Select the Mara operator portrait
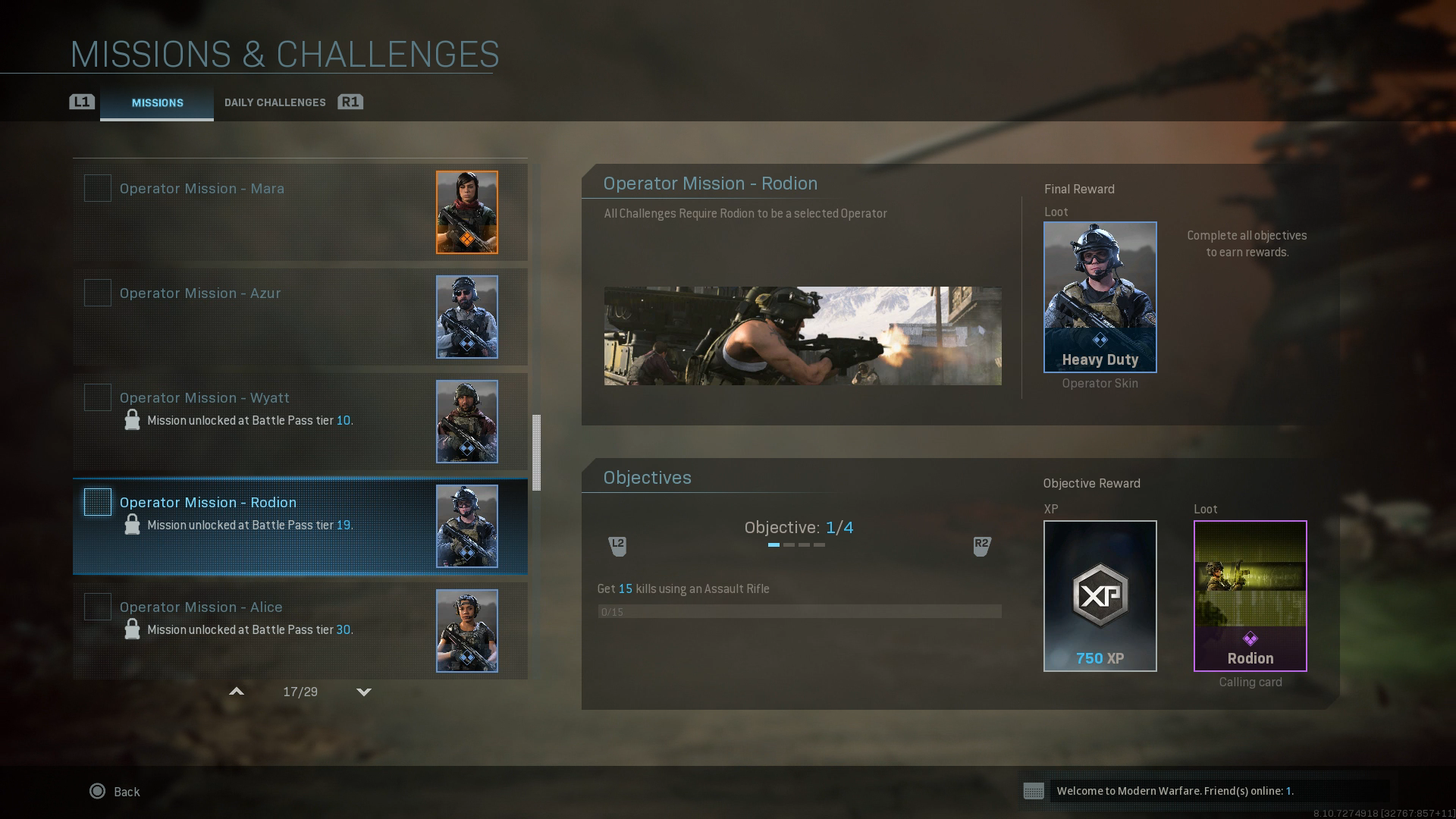1456x819 pixels. 467,212
